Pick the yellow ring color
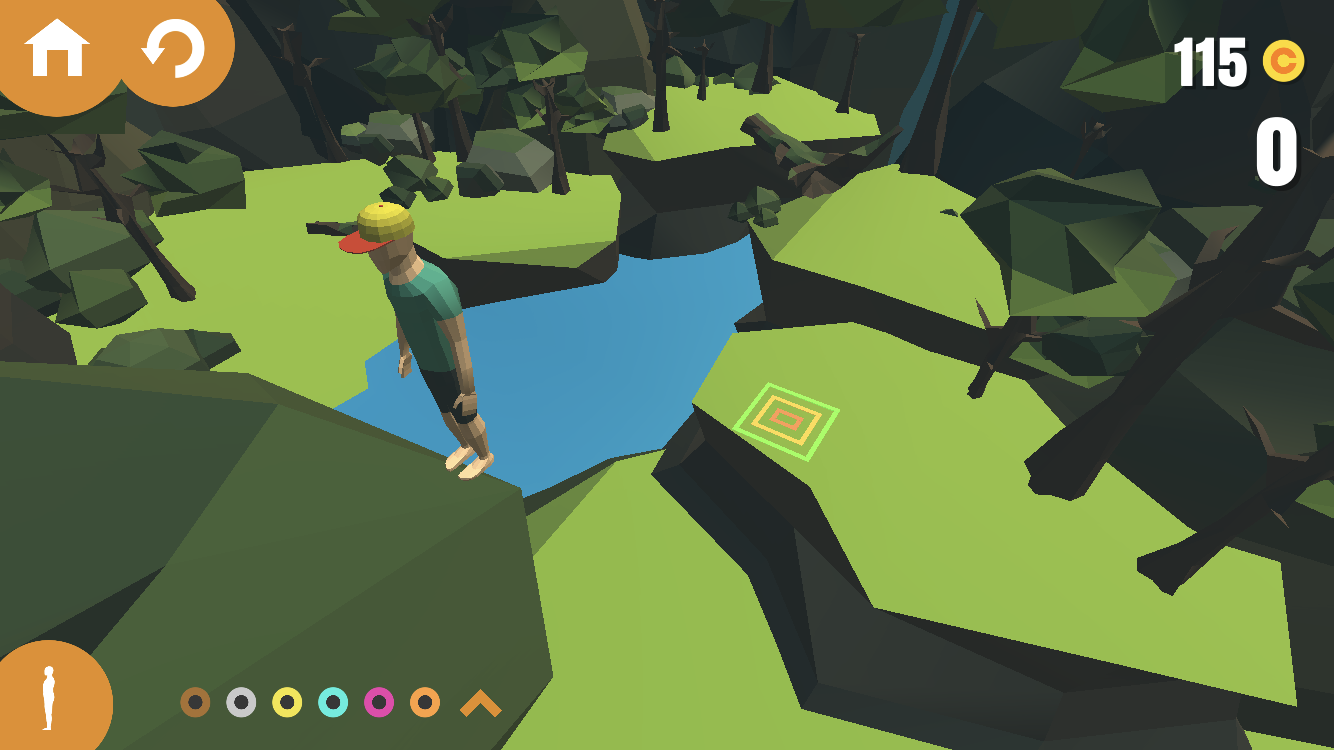 tap(287, 702)
